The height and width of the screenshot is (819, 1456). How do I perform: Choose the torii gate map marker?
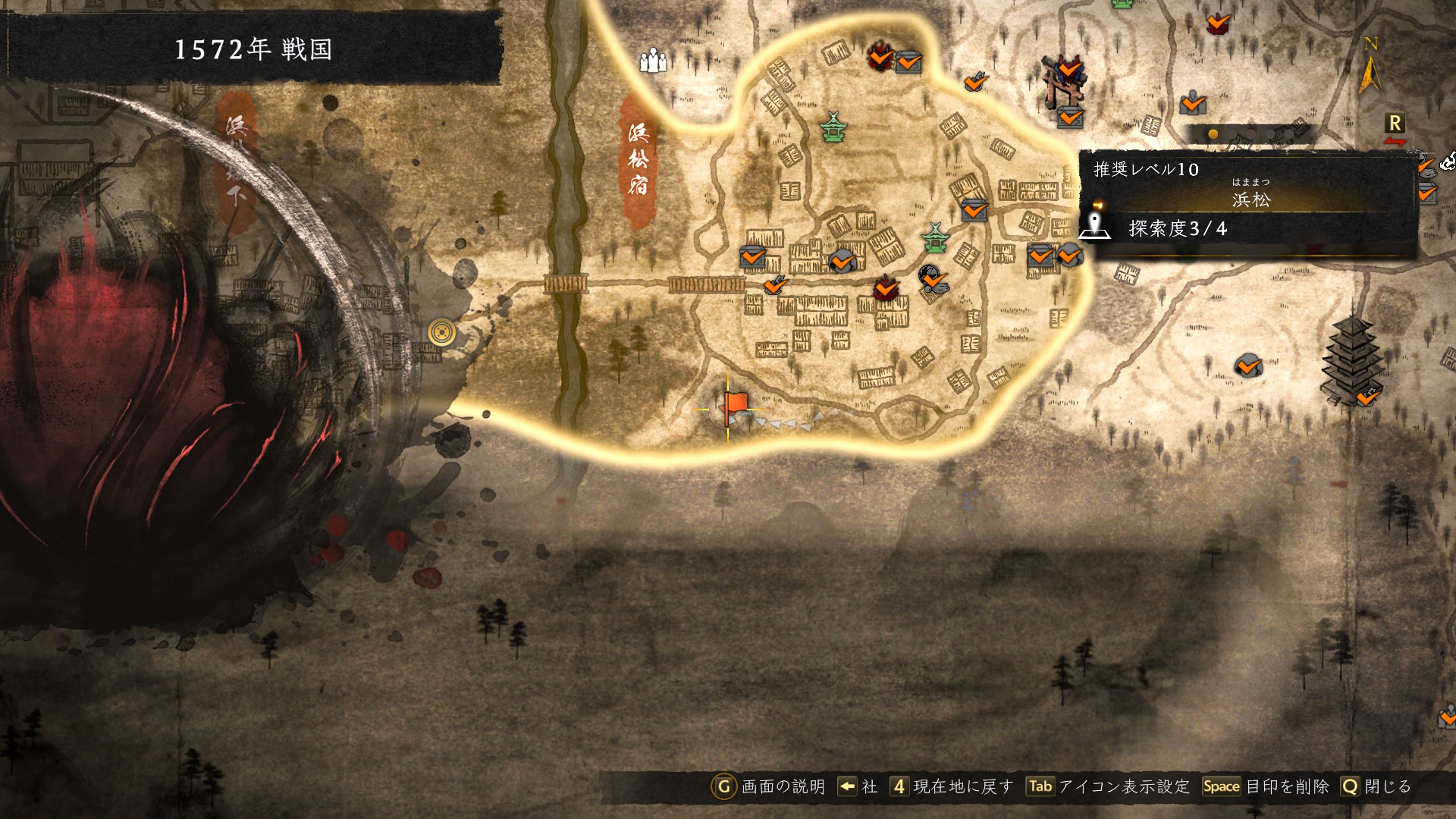1063,80
